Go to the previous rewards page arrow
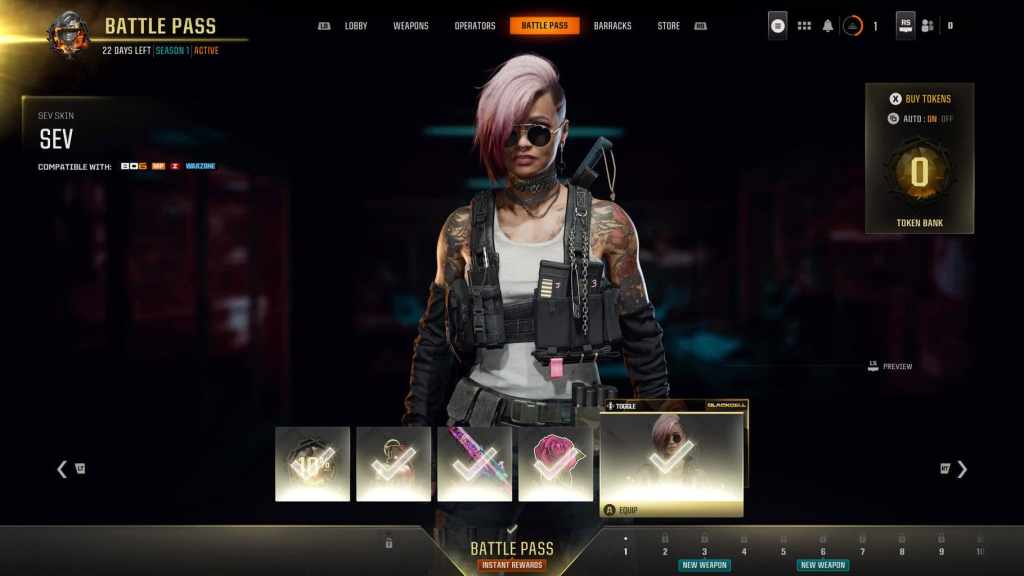Screen dimensions: 1024x576 pyautogui.click(x=62, y=469)
